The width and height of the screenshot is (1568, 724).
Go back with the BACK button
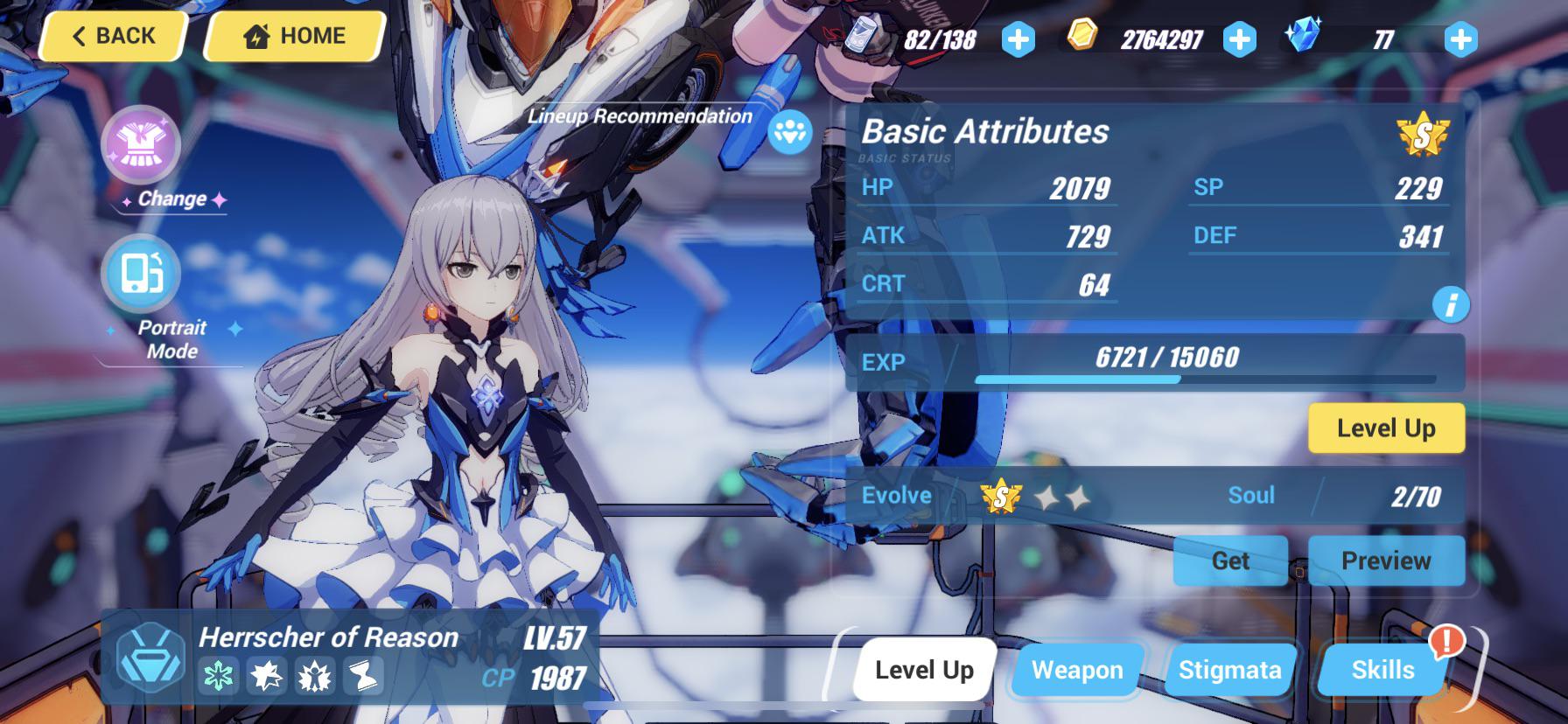pyautogui.click(x=113, y=37)
